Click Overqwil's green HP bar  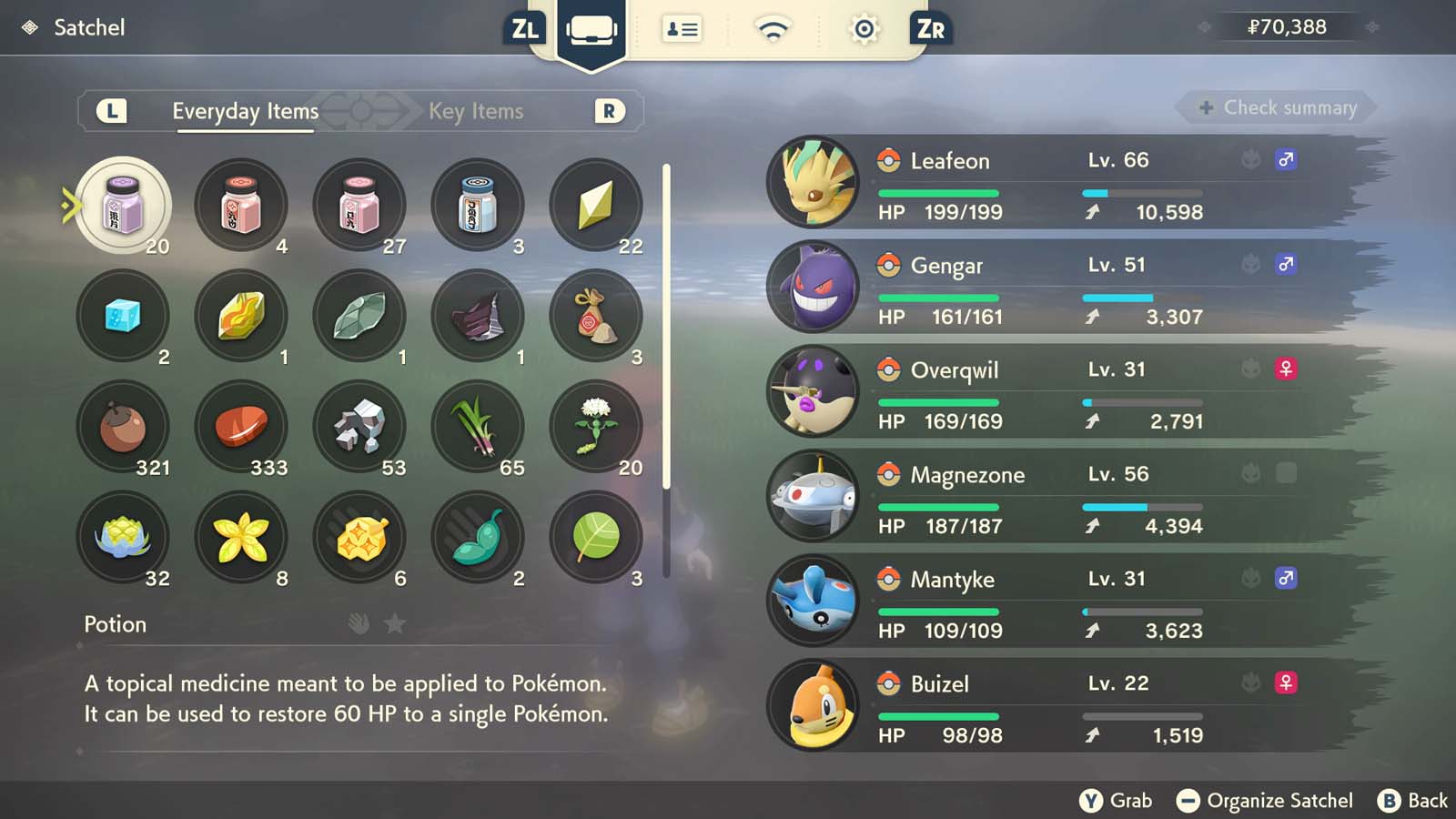[937, 402]
